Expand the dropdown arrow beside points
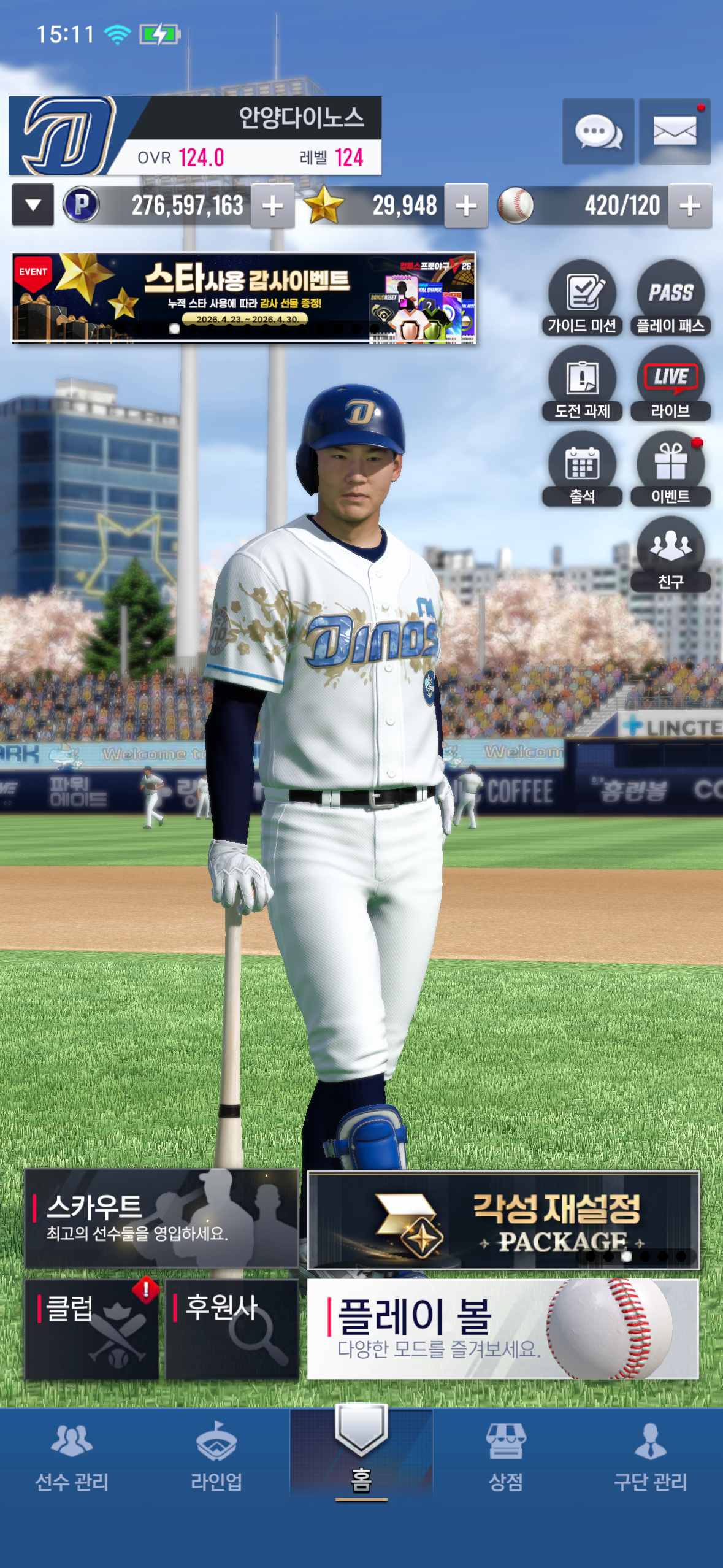 pyautogui.click(x=33, y=206)
